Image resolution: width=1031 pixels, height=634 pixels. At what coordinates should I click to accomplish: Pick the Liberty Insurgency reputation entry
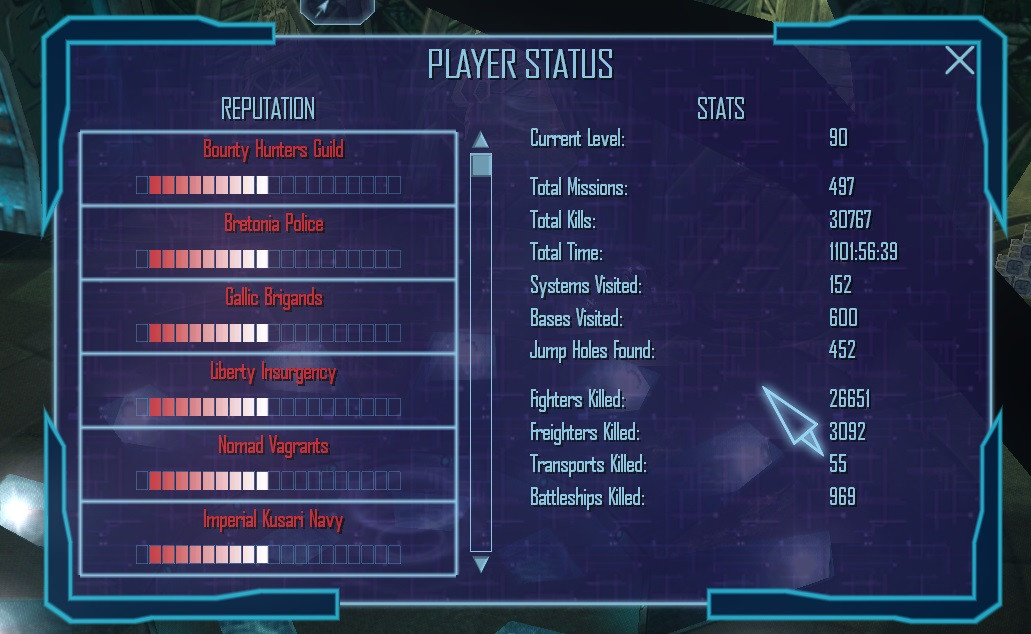268,390
